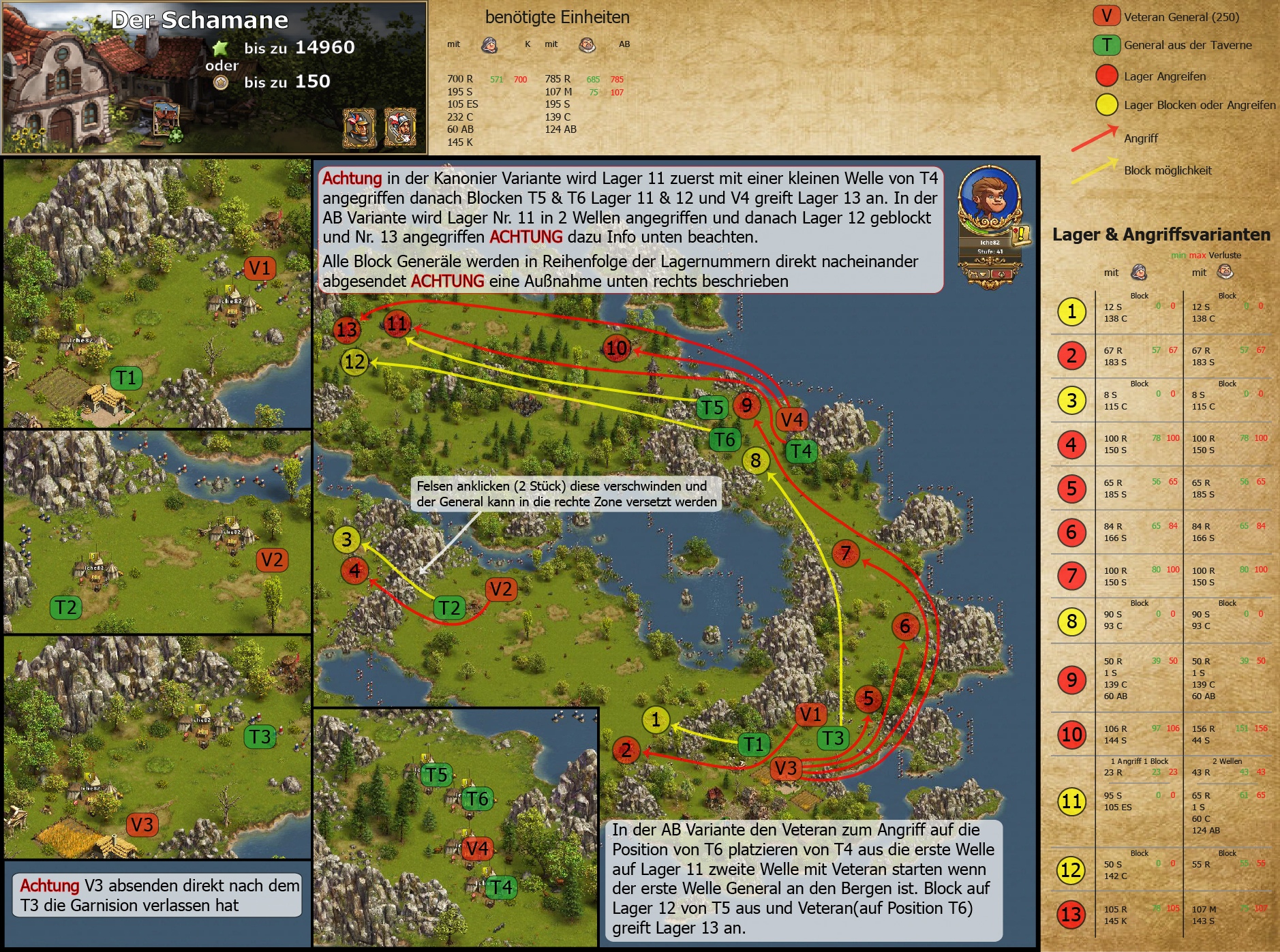
Task: Choose the T2 tavern general on the main map
Action: pos(450,607)
